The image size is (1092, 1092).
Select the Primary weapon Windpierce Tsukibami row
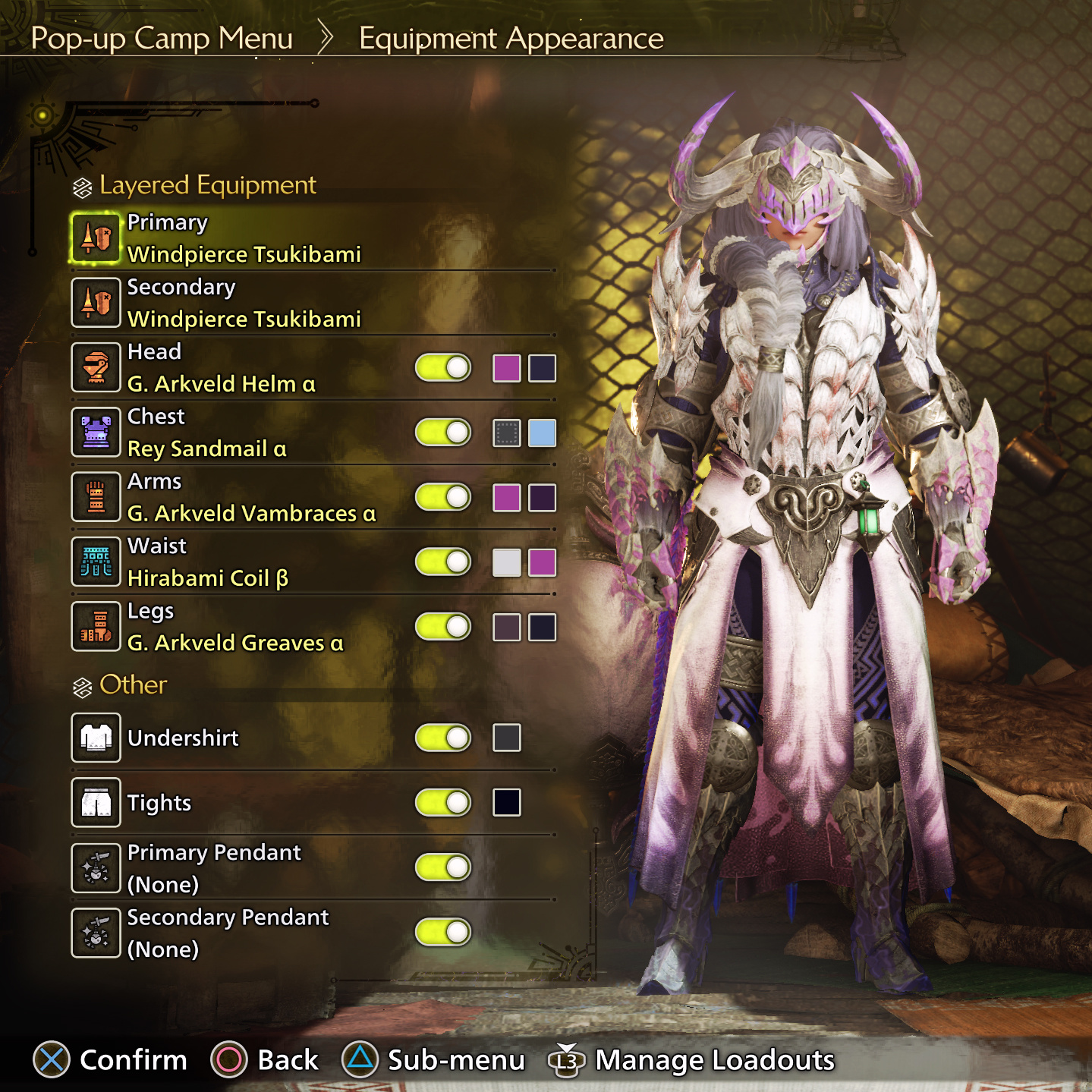[x=244, y=238]
